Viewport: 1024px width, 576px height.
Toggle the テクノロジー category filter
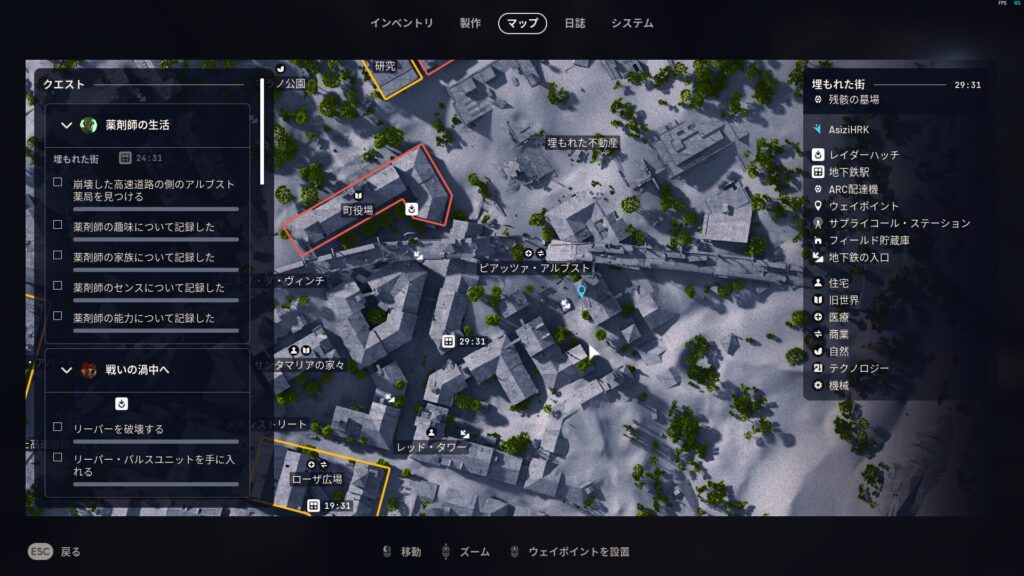tap(858, 368)
